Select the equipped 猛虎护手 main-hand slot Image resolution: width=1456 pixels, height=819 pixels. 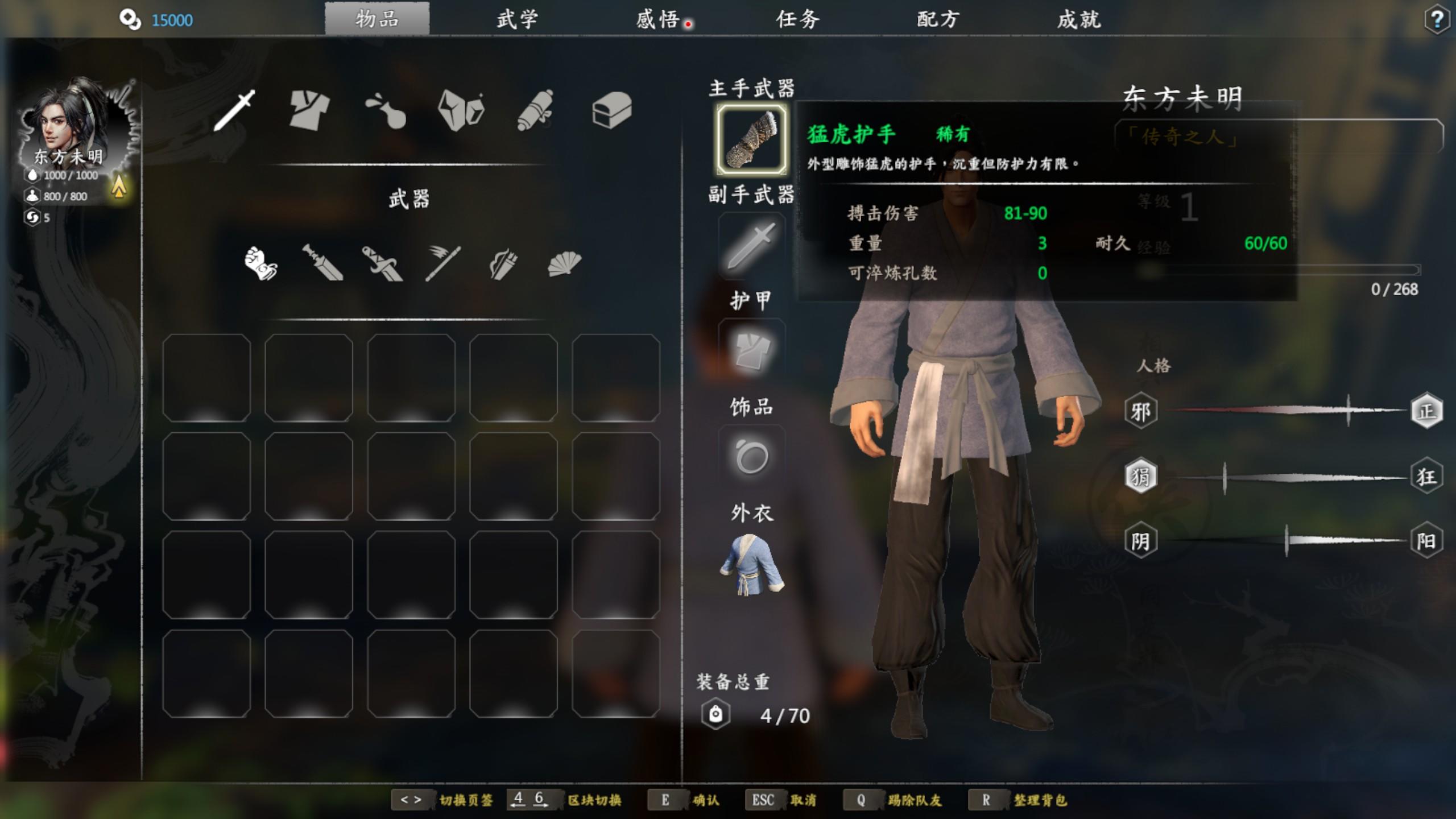point(751,139)
